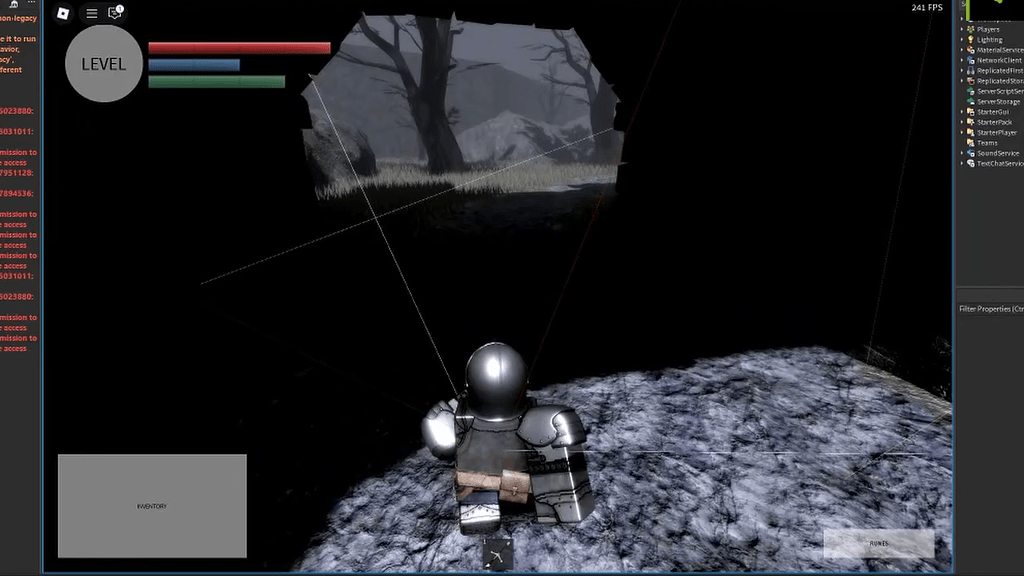Select ServerStorage in the Explorer tree

tap(998, 102)
